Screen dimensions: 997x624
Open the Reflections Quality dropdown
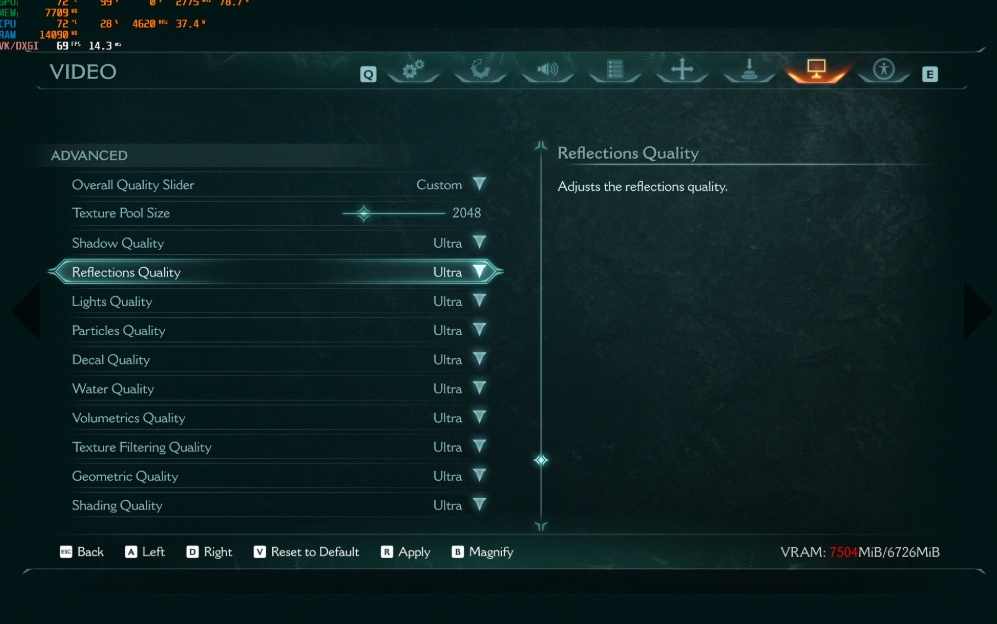[479, 272]
